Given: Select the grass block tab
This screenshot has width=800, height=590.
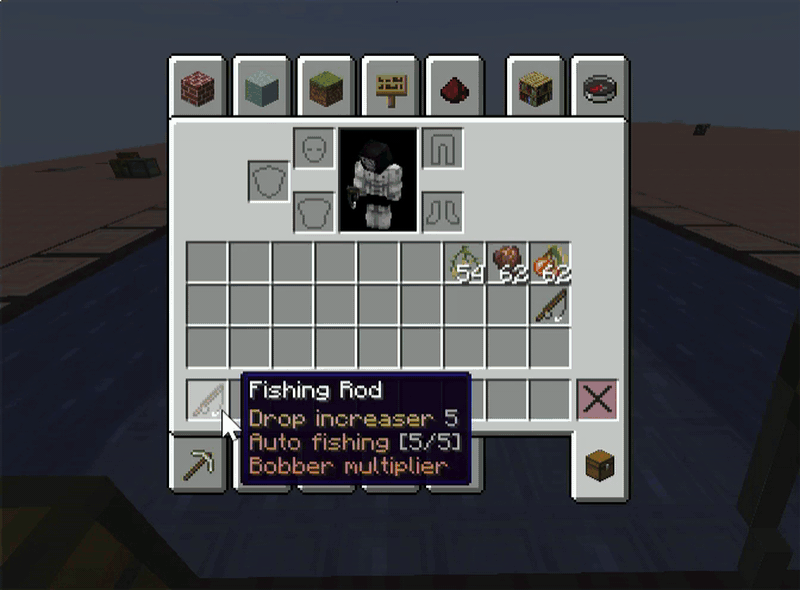Looking at the screenshot, I should coord(326,90).
